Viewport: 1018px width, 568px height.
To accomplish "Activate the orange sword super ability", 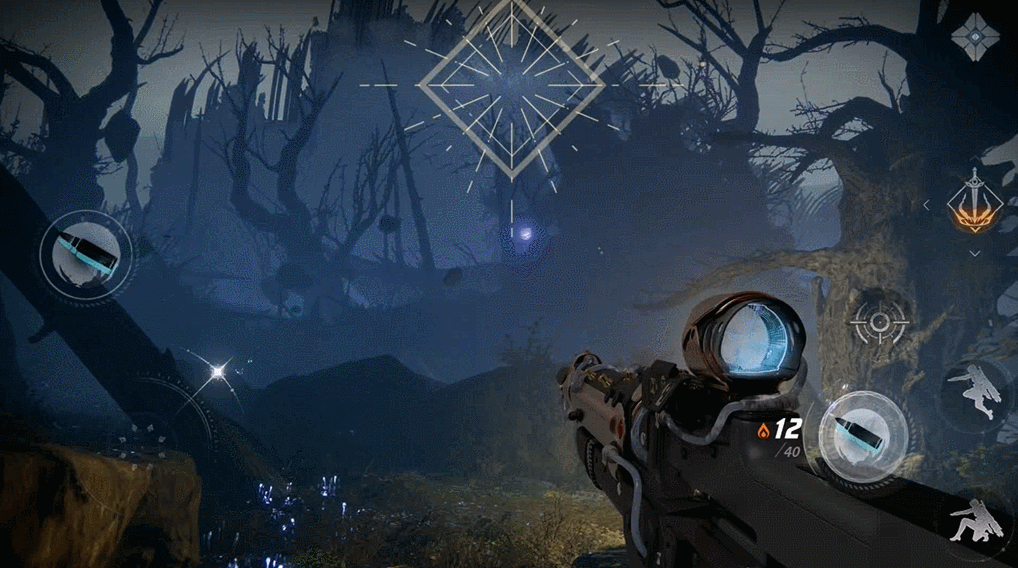I will pos(975,206).
